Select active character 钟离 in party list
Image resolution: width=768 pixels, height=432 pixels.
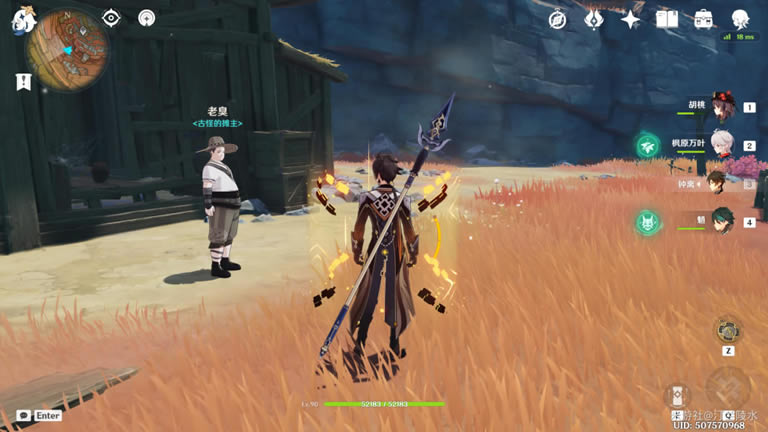click(x=717, y=183)
